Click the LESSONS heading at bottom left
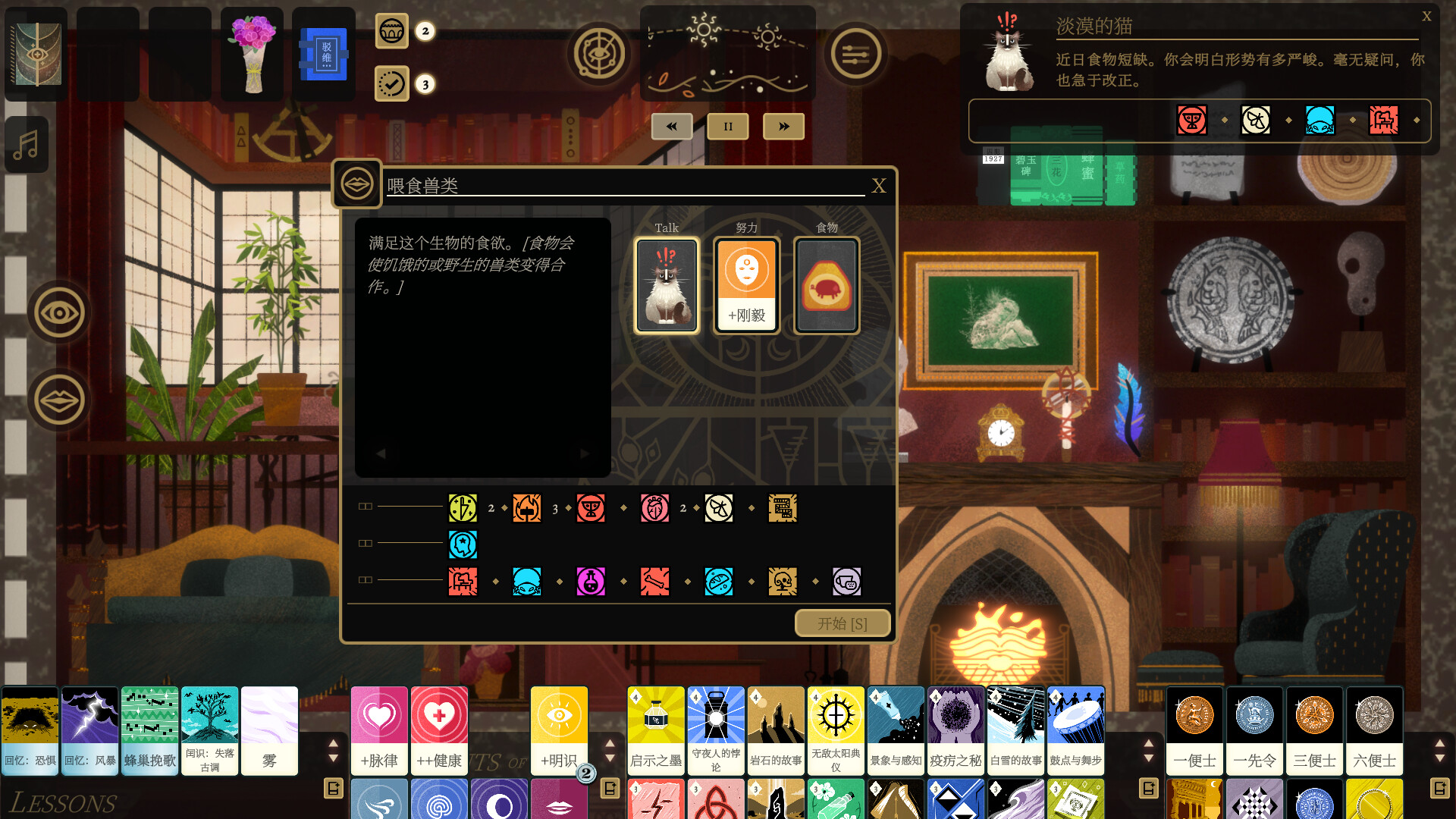This screenshot has width=1456, height=819. 64,802
